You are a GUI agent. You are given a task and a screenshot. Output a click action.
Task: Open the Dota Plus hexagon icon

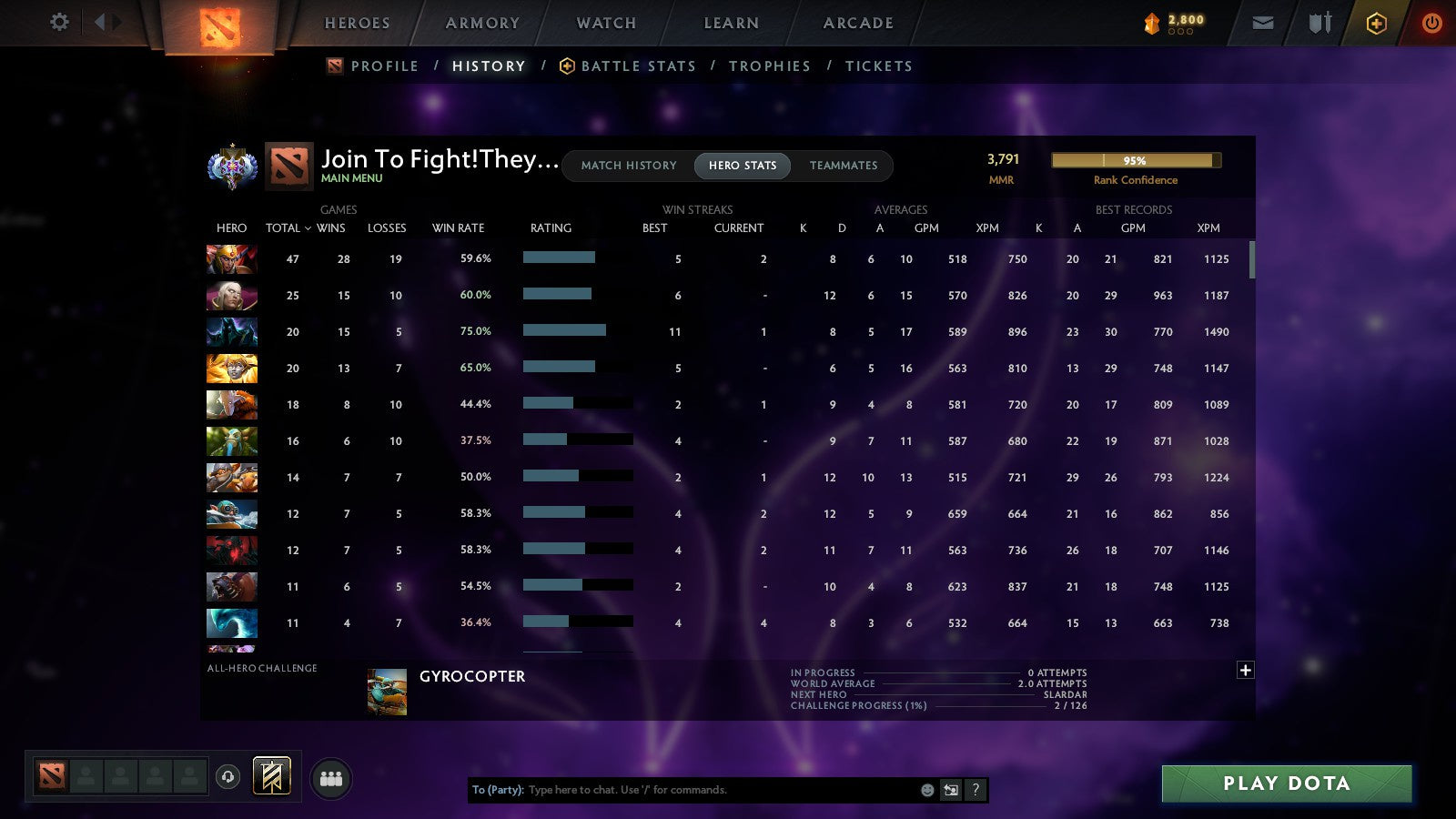point(1376,23)
